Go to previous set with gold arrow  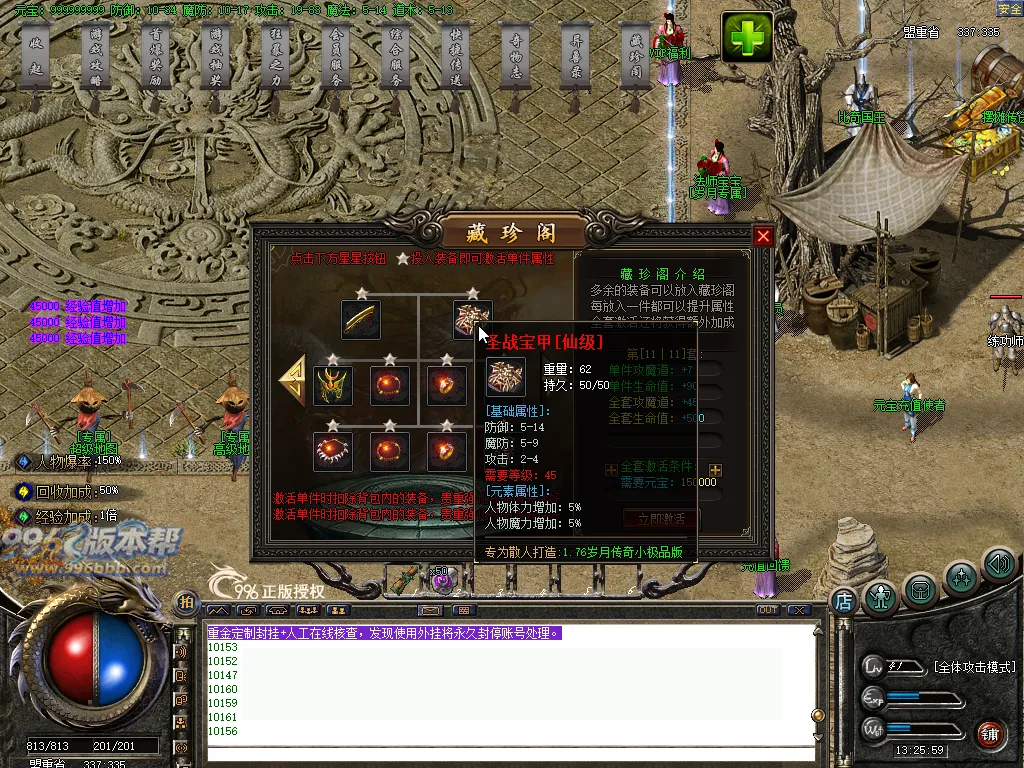293,381
